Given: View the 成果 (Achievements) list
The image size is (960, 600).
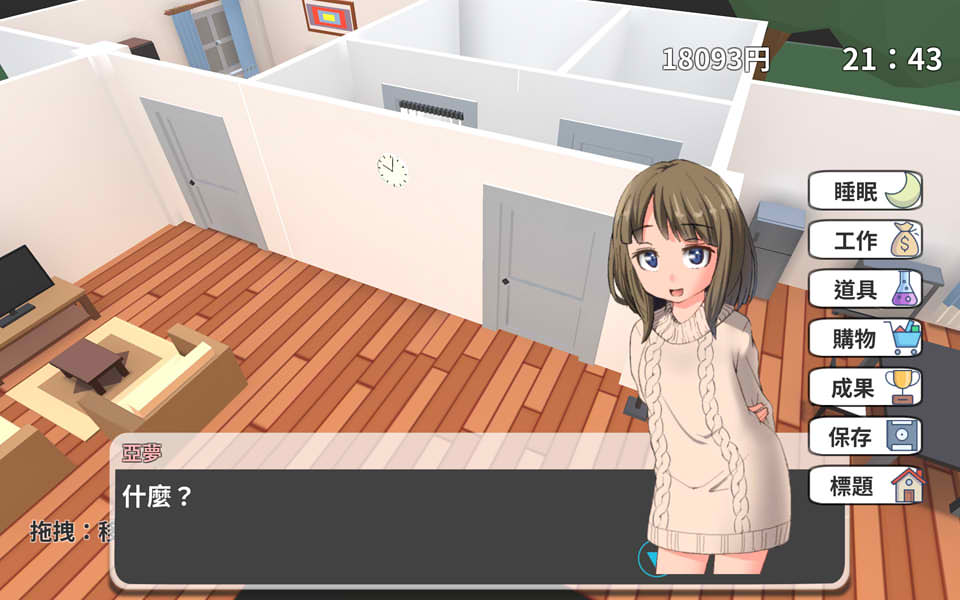Looking at the screenshot, I should (x=864, y=388).
